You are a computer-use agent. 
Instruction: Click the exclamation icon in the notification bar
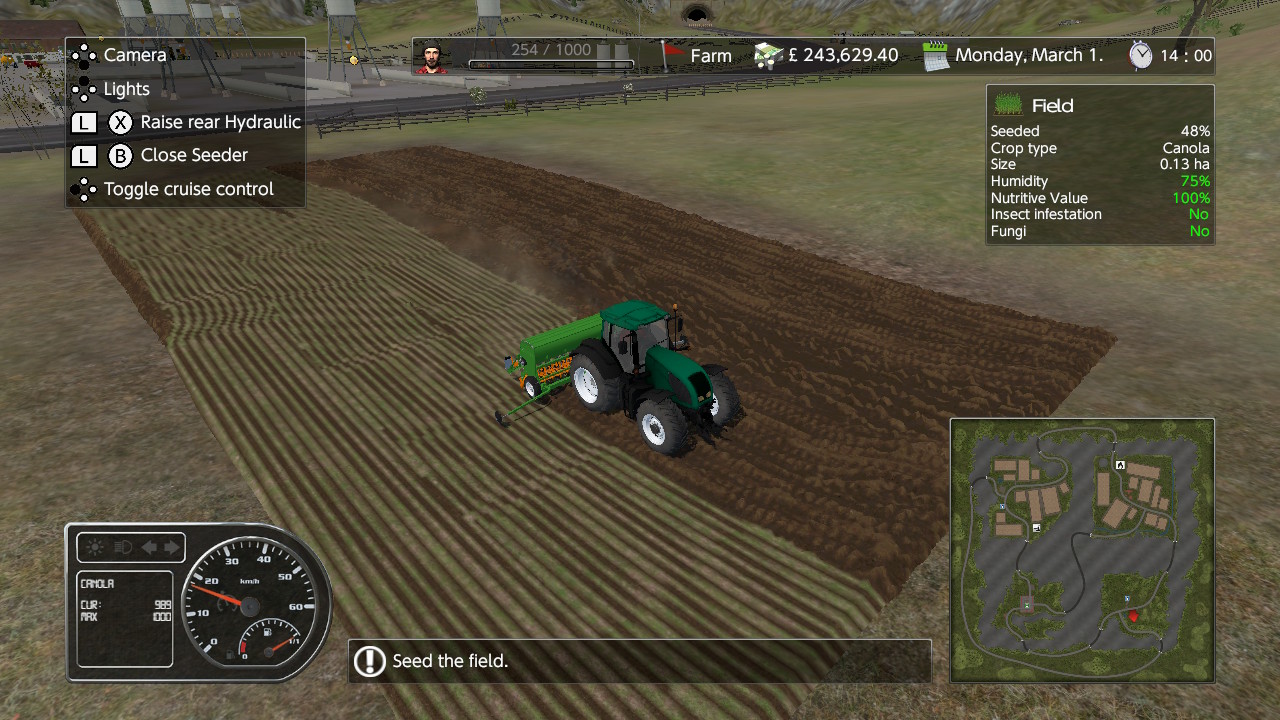(370, 661)
